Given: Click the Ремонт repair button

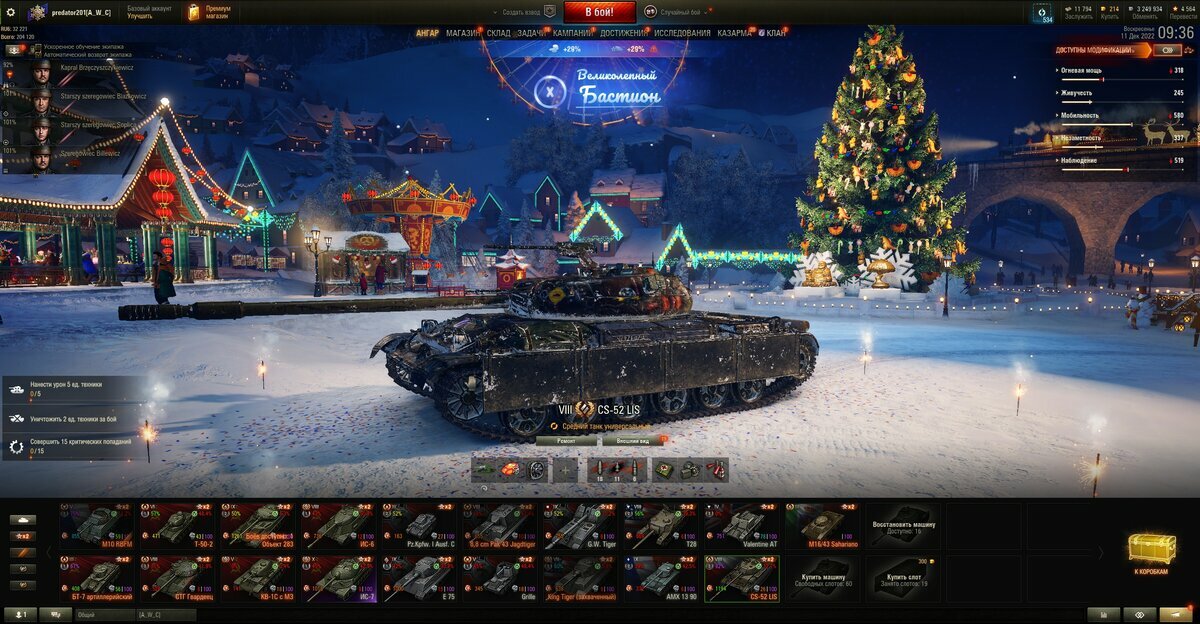Looking at the screenshot, I should tap(567, 440).
